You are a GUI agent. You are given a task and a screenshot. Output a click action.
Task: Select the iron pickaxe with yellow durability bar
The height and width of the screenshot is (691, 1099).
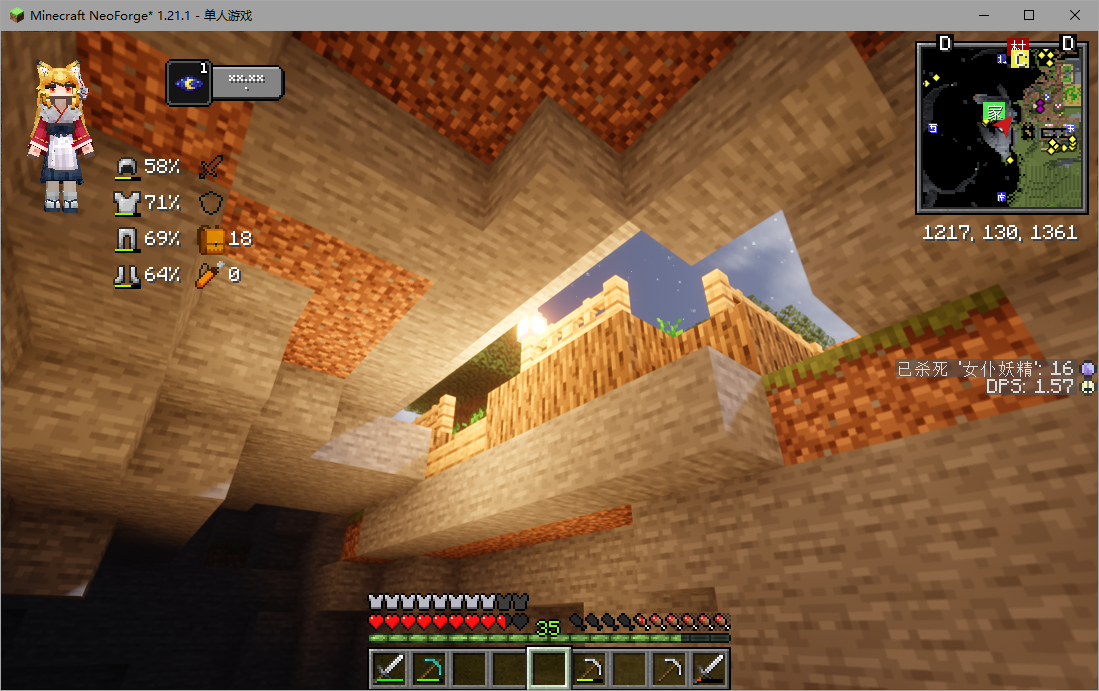pos(590,668)
